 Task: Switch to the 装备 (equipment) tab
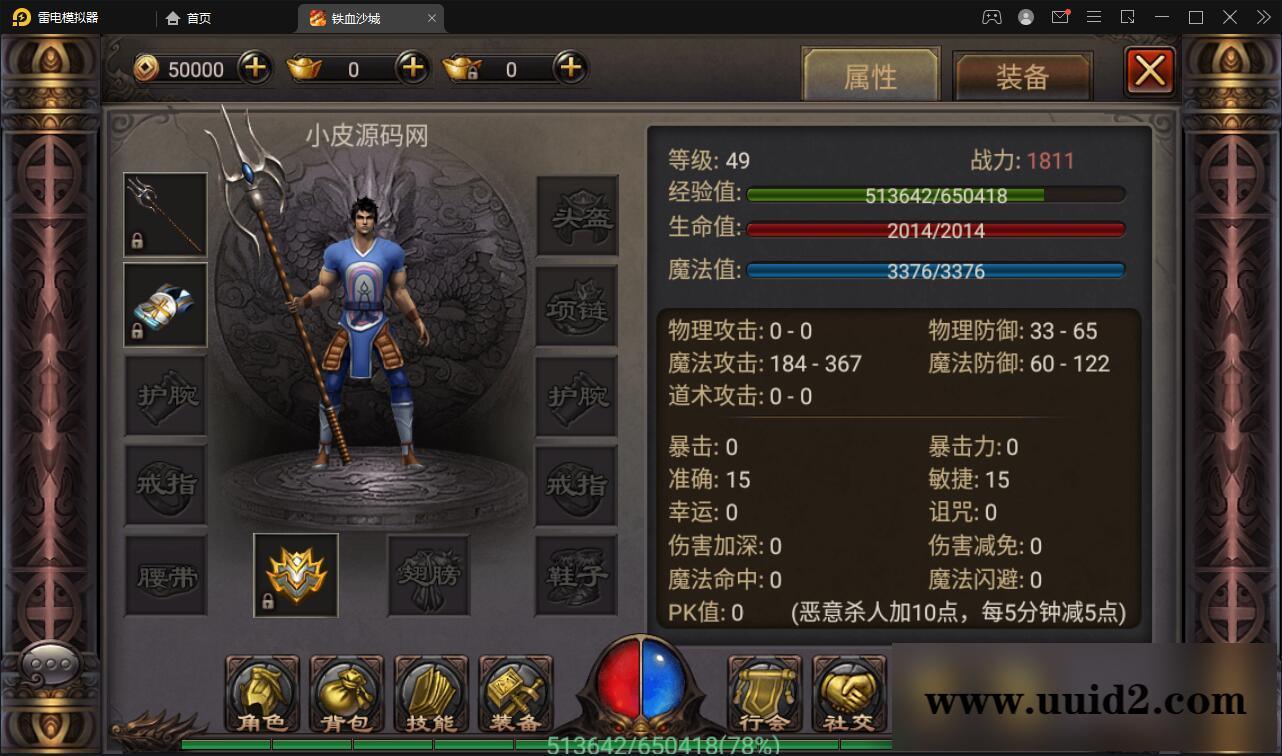click(1023, 75)
